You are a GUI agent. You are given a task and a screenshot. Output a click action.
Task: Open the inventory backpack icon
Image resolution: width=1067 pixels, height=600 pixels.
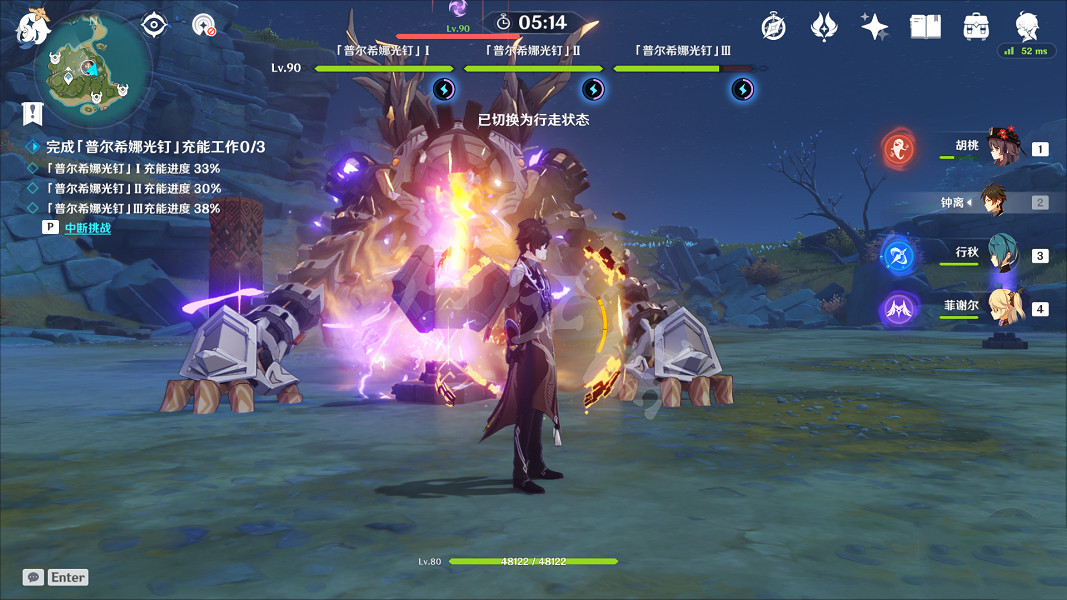(976, 27)
